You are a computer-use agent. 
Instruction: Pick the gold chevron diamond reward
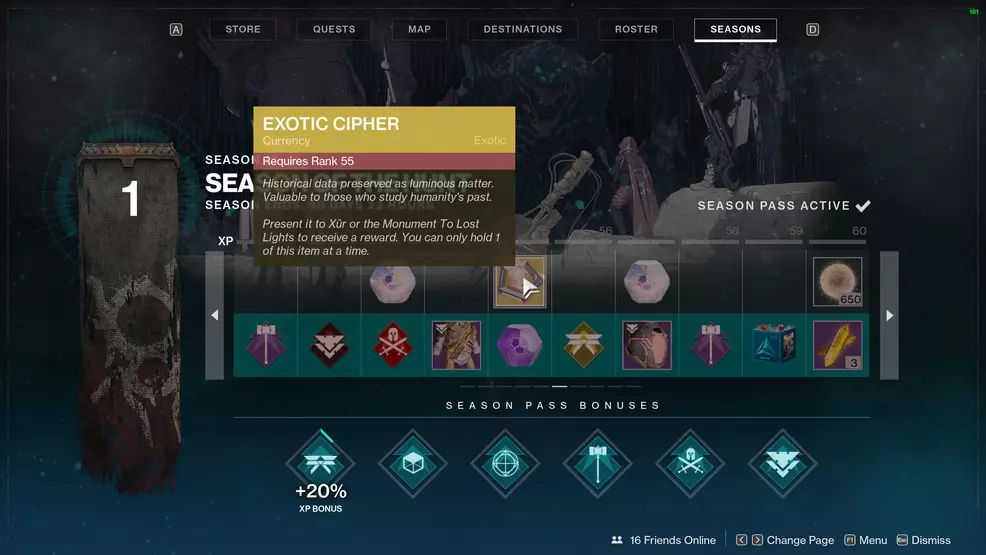tap(583, 345)
